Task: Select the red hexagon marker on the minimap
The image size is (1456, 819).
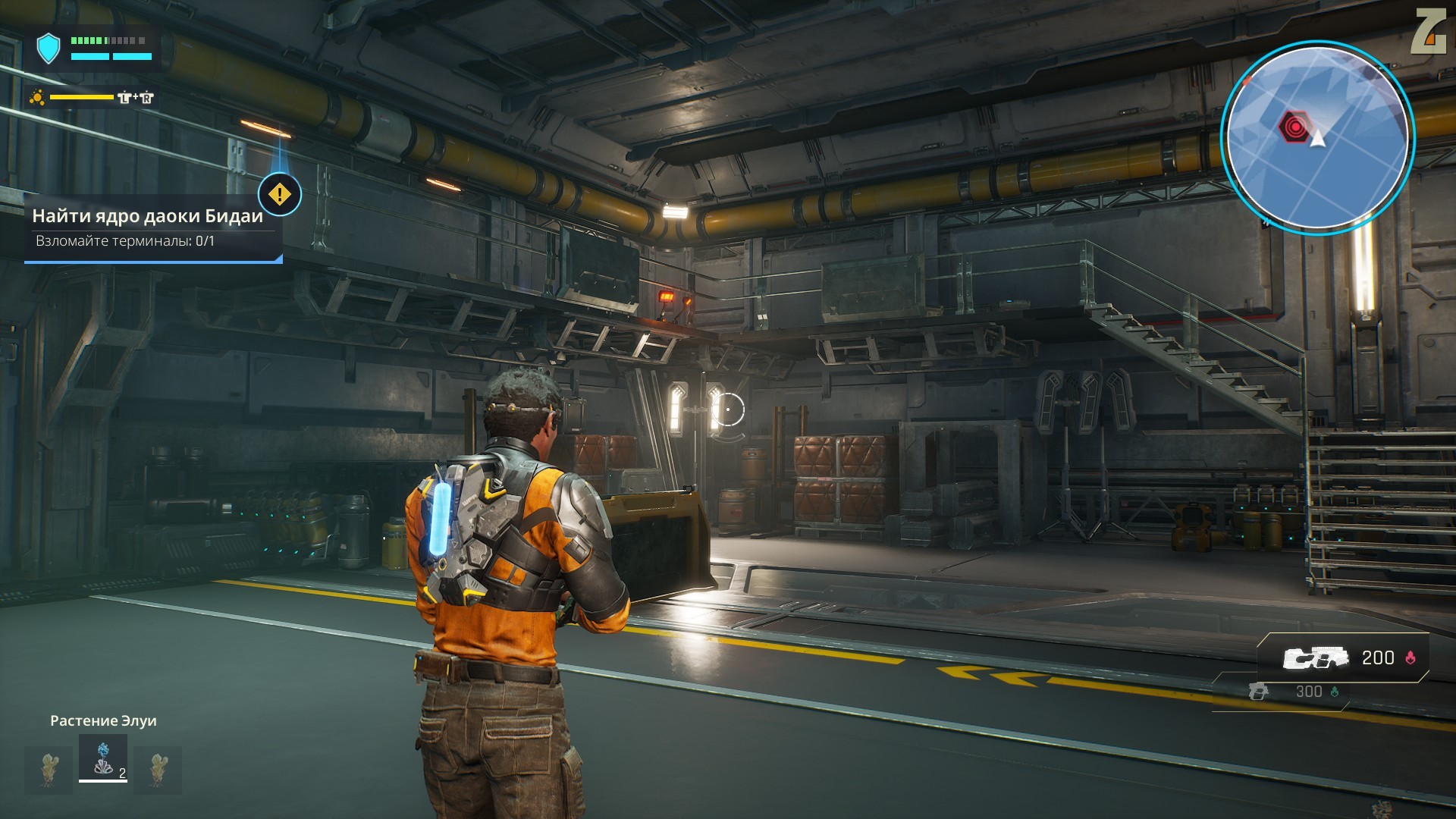Action: click(x=1294, y=126)
